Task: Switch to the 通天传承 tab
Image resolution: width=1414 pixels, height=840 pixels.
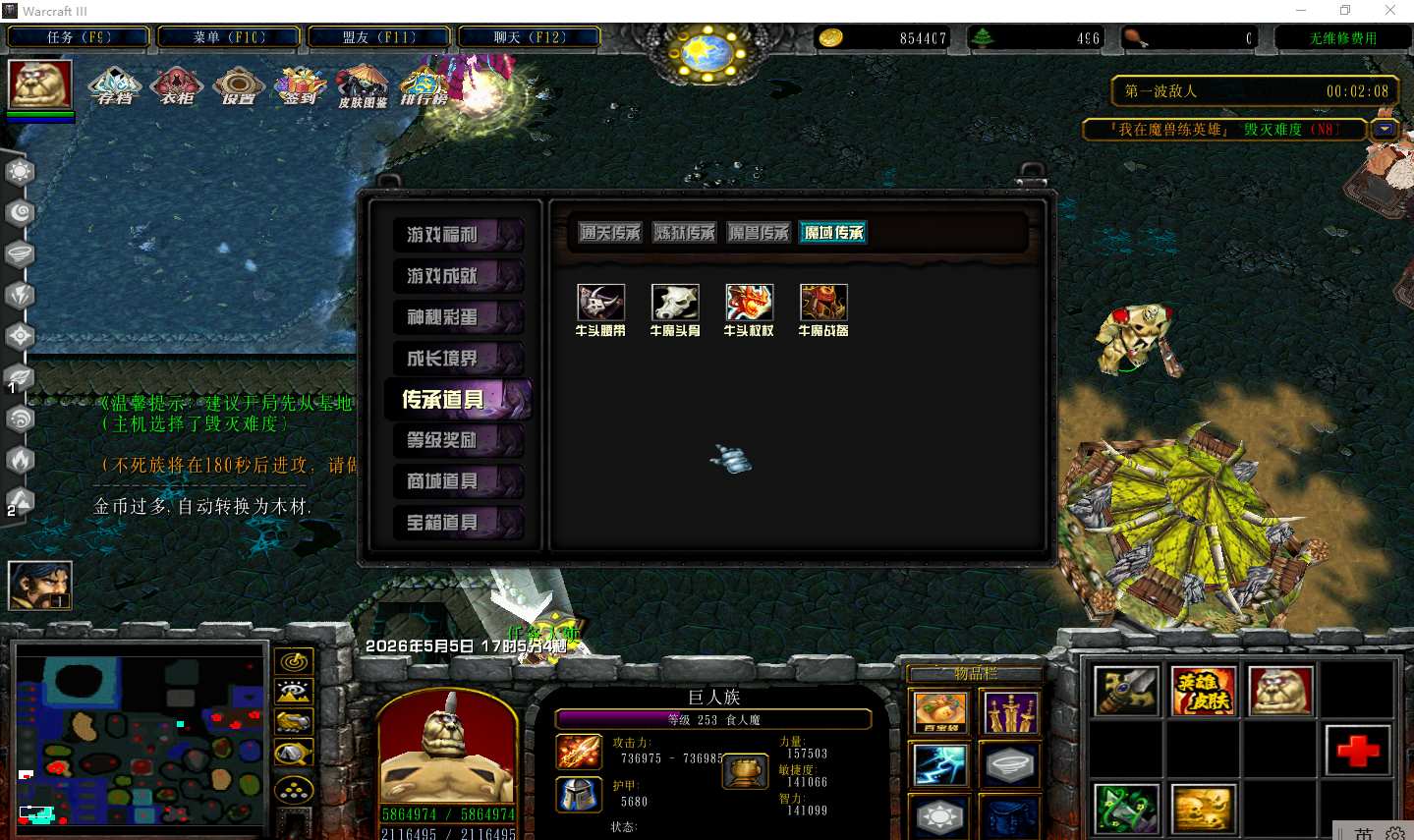Action: (610, 233)
